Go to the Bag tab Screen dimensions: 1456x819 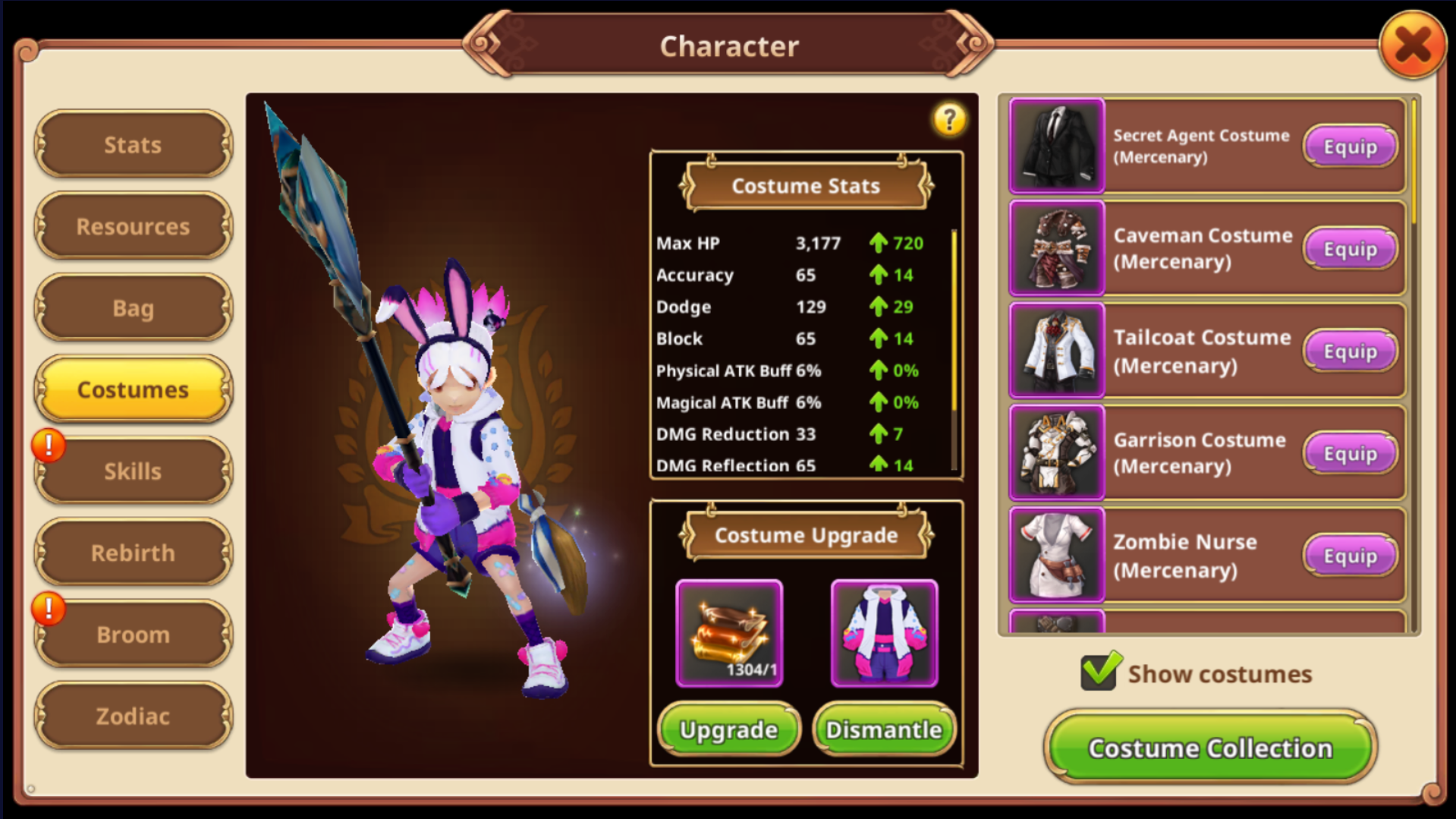click(x=133, y=308)
